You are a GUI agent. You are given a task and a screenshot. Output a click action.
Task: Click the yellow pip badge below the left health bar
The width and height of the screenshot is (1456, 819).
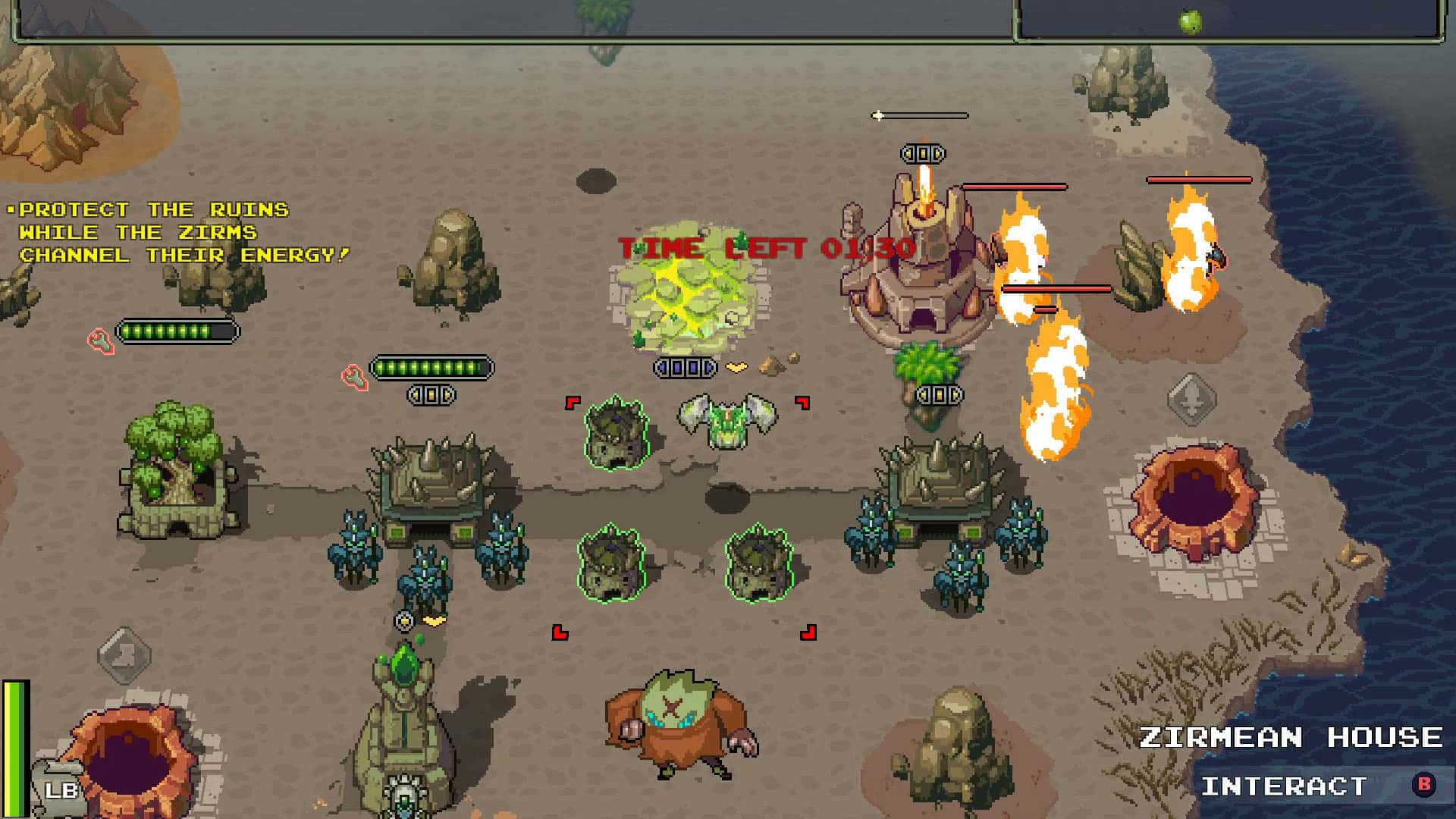point(429,394)
